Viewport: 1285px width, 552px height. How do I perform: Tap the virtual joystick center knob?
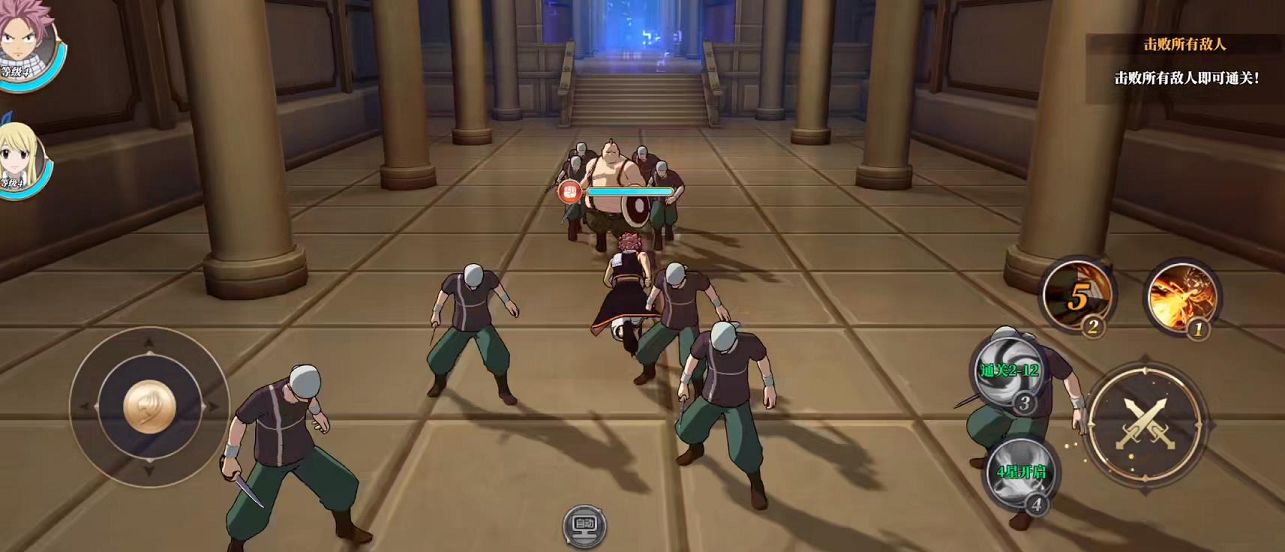point(150,407)
